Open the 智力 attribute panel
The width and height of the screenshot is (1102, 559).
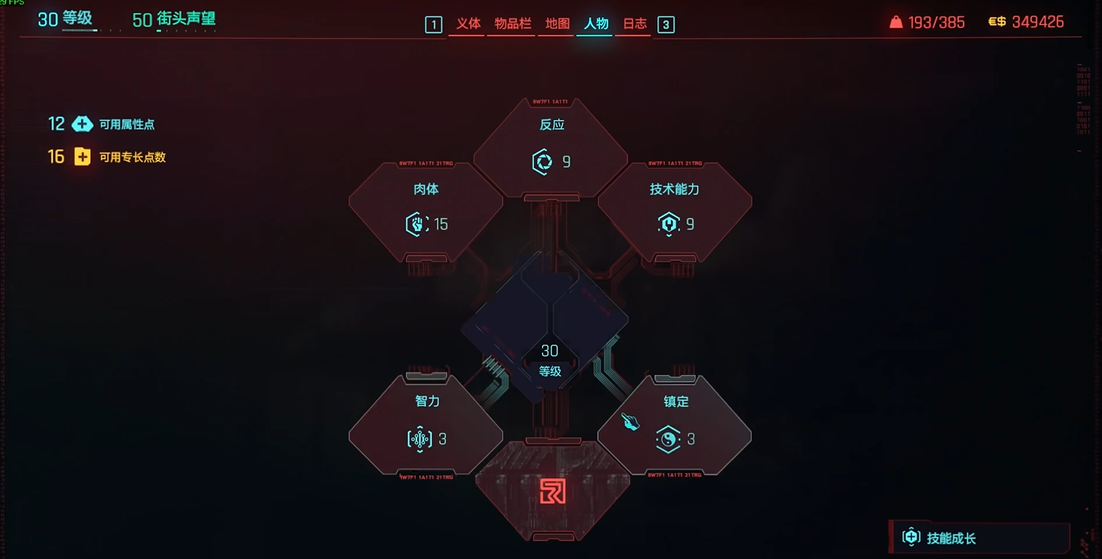tap(427, 425)
